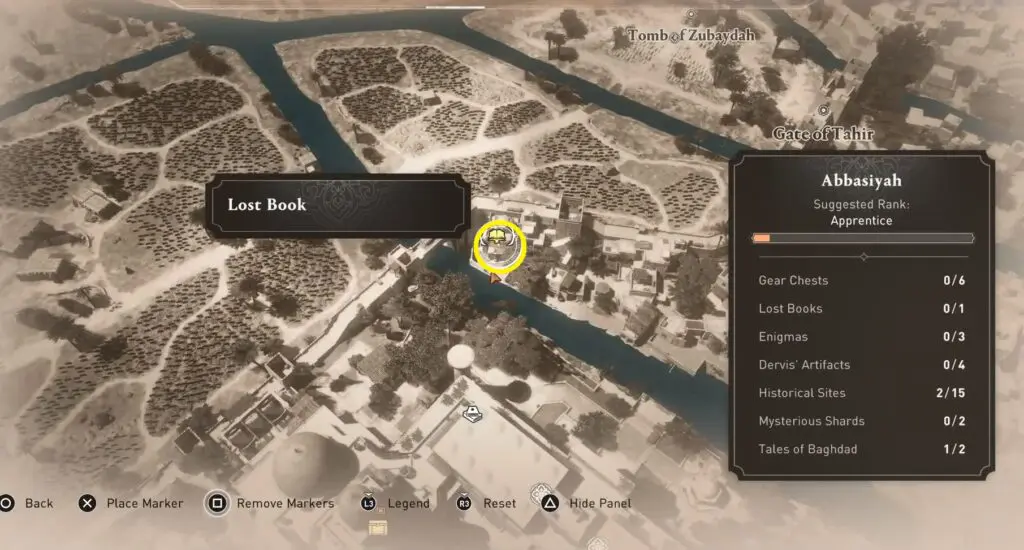Choose the Historical Sites row
This screenshot has width=1024, height=550.
[861, 393]
